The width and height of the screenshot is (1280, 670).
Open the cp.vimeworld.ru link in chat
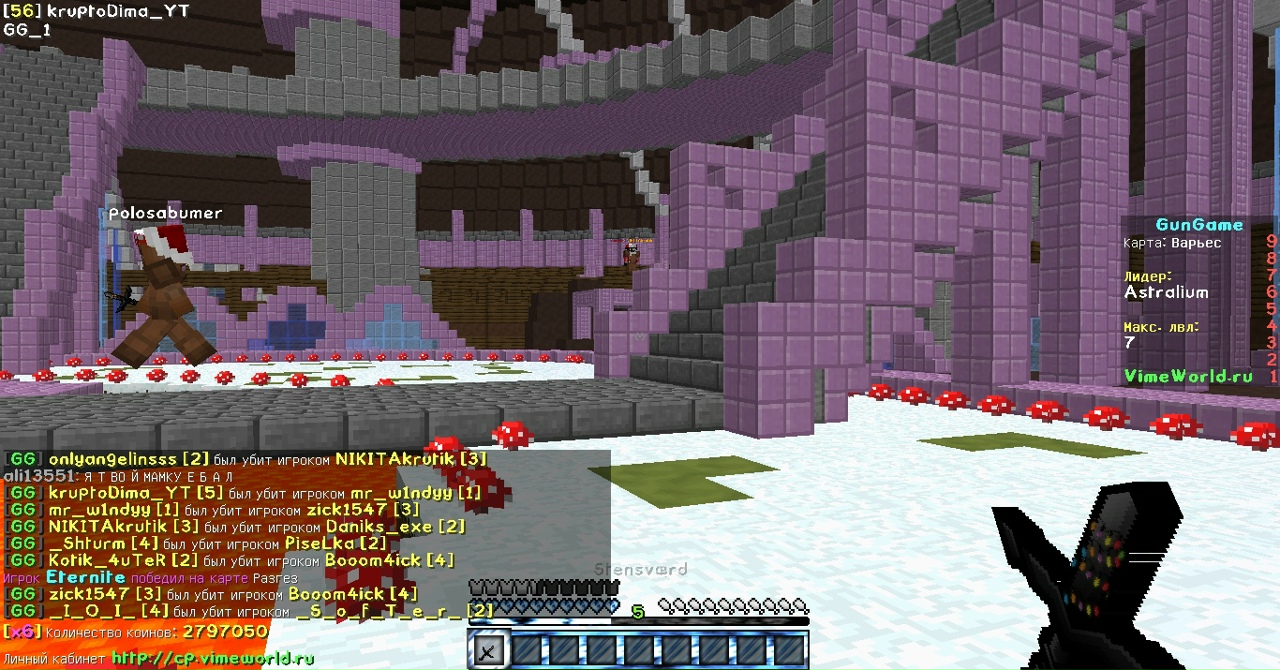(212, 658)
